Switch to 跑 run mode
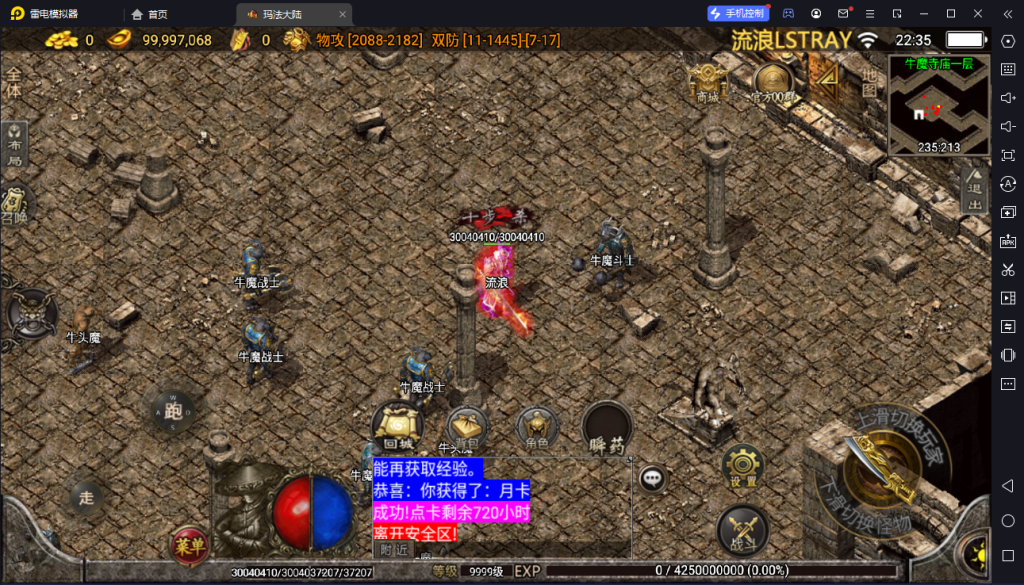Screen dimensions: 1024x585 tap(174, 411)
